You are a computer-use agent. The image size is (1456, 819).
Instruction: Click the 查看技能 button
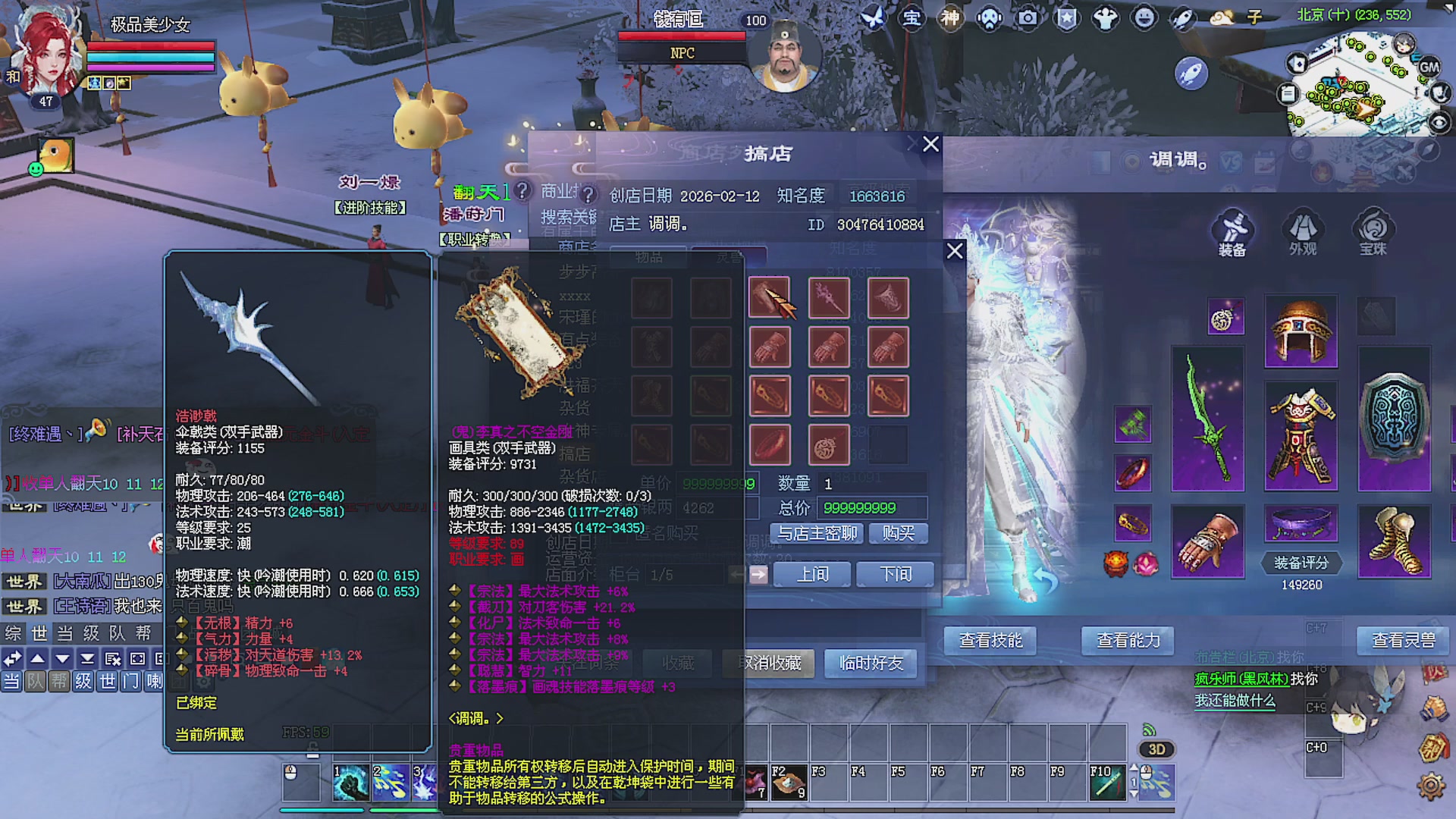tap(990, 641)
